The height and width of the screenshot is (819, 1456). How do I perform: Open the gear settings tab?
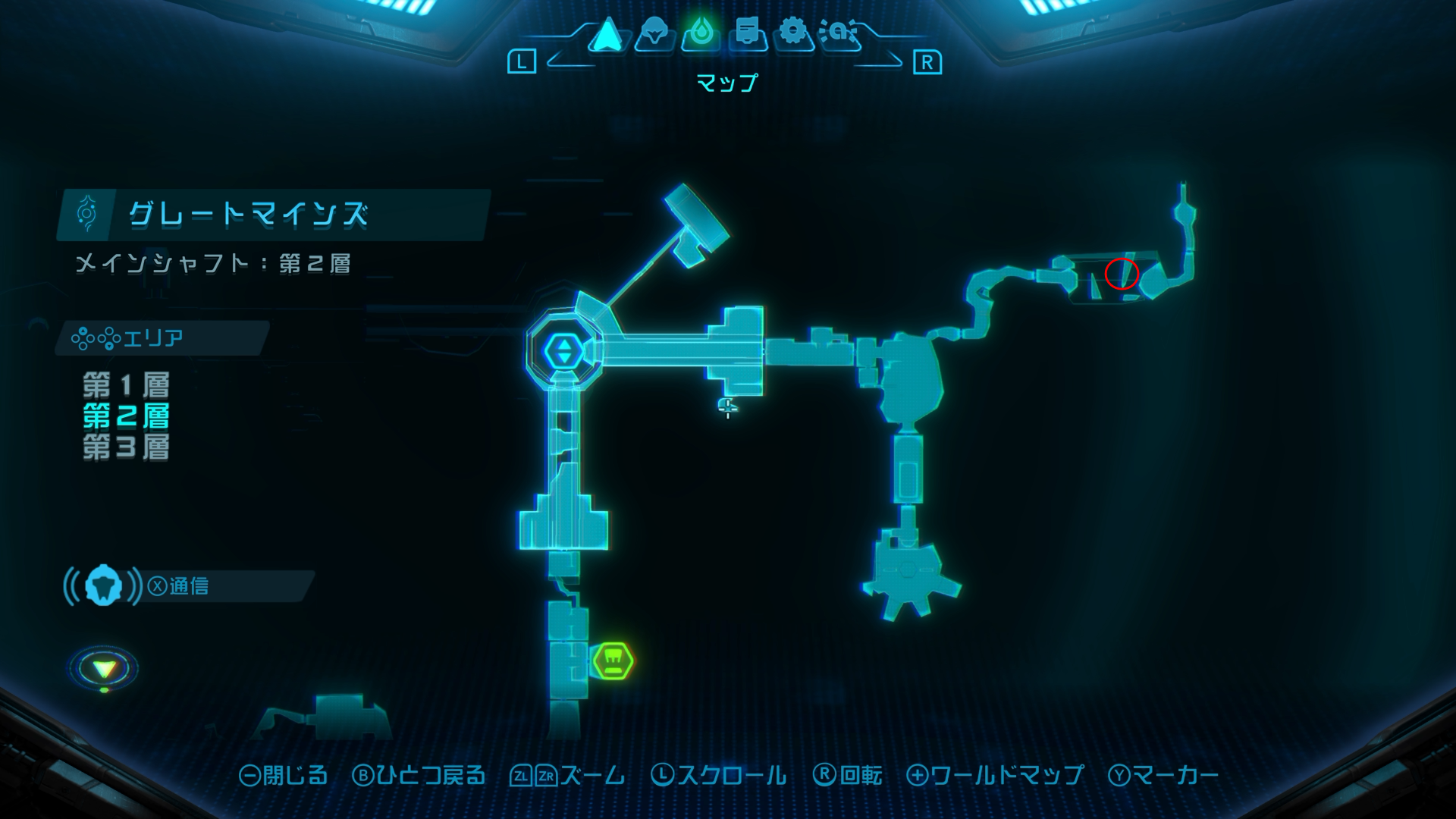(793, 33)
